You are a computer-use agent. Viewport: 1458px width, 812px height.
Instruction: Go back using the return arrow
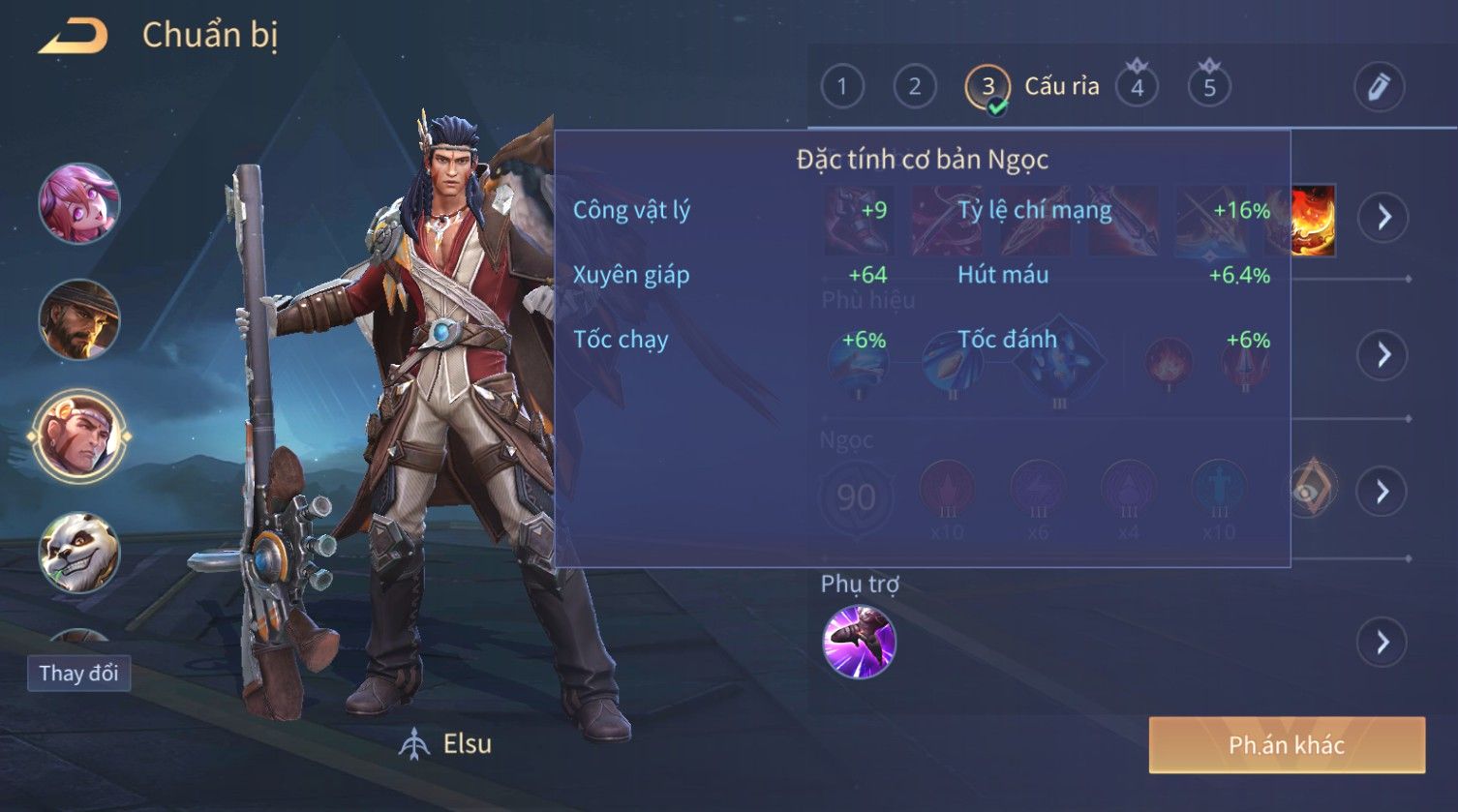point(74,37)
